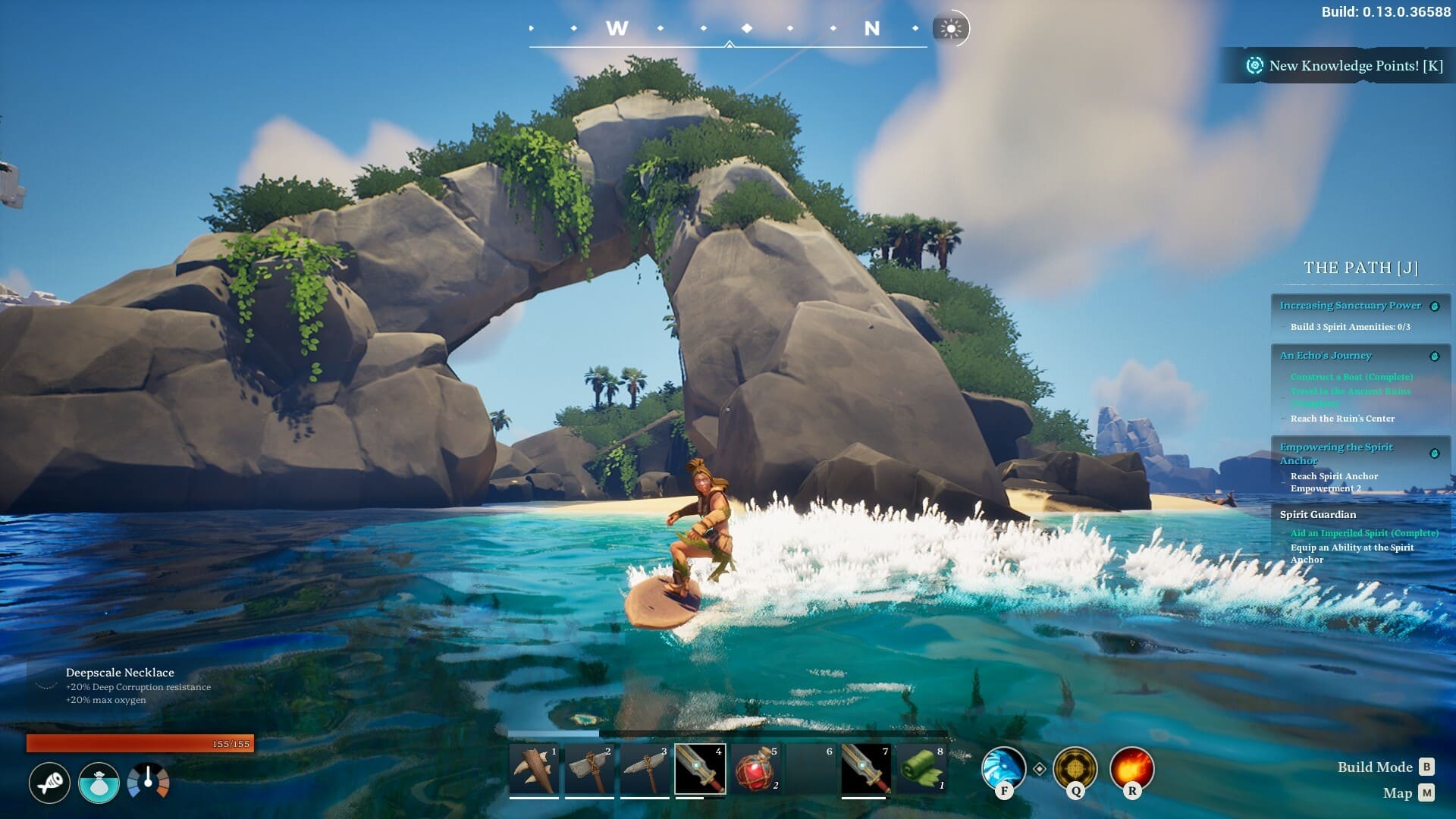
Task: Pick the sword in hotbar slot 7
Action: pyautogui.click(x=866, y=769)
